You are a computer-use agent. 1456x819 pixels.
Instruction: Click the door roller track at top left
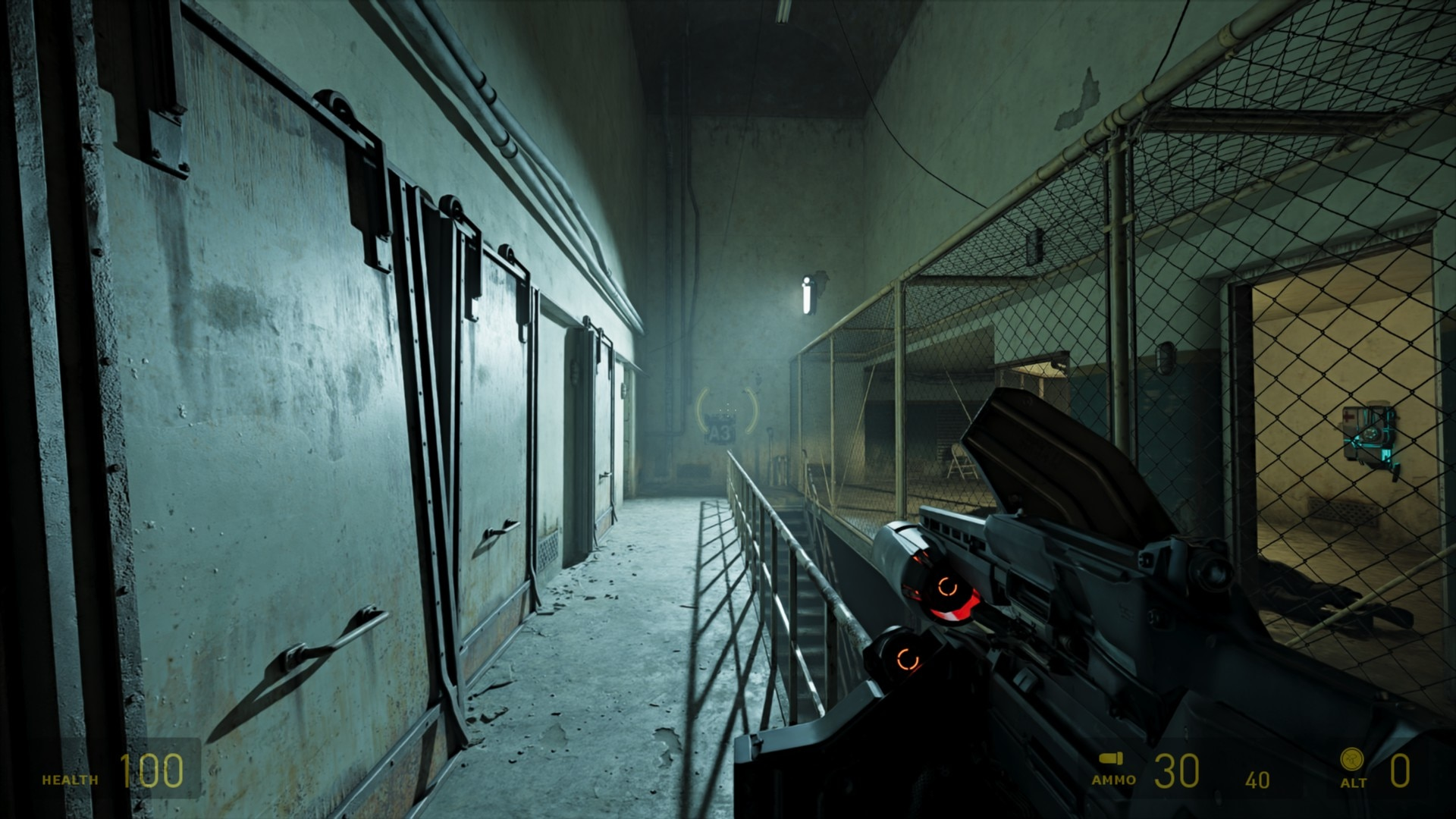pyautogui.click(x=334, y=102)
